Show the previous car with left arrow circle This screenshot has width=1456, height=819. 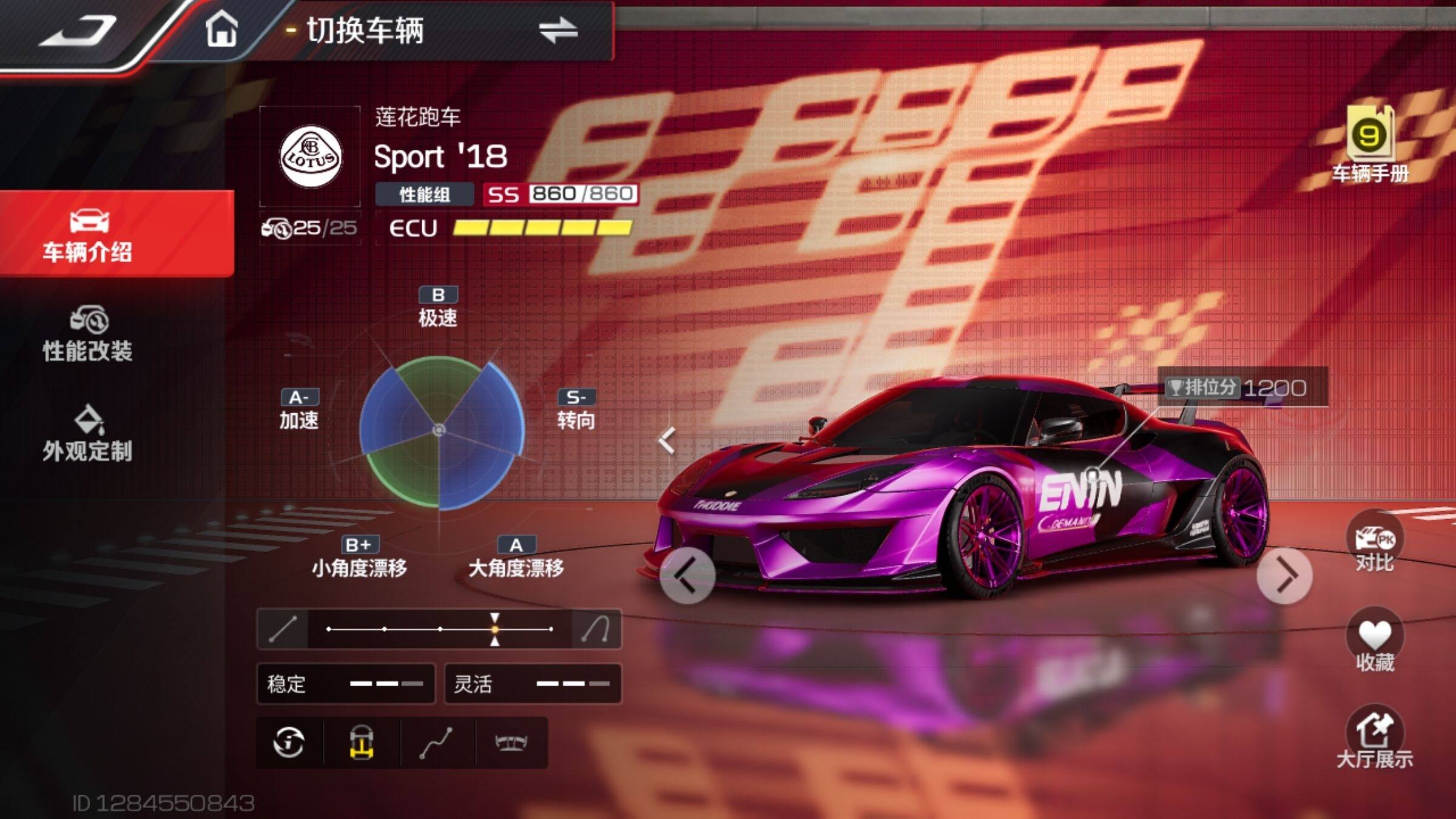click(687, 575)
